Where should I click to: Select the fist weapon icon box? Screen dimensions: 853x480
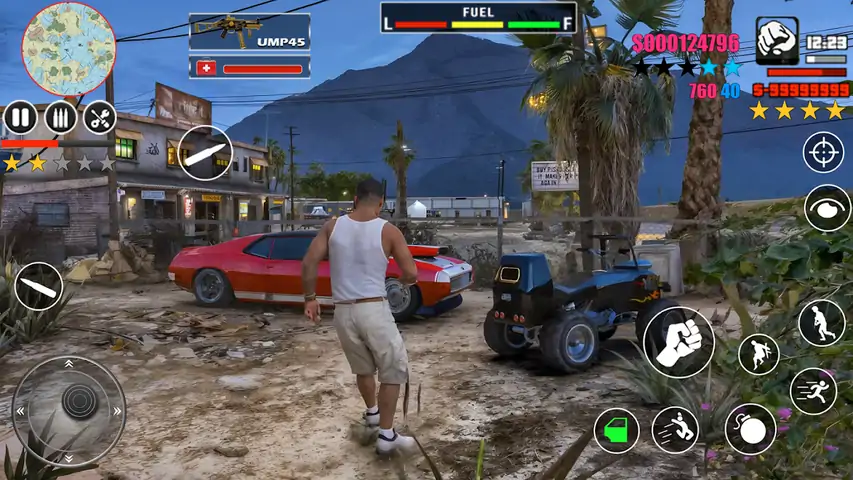[777, 41]
